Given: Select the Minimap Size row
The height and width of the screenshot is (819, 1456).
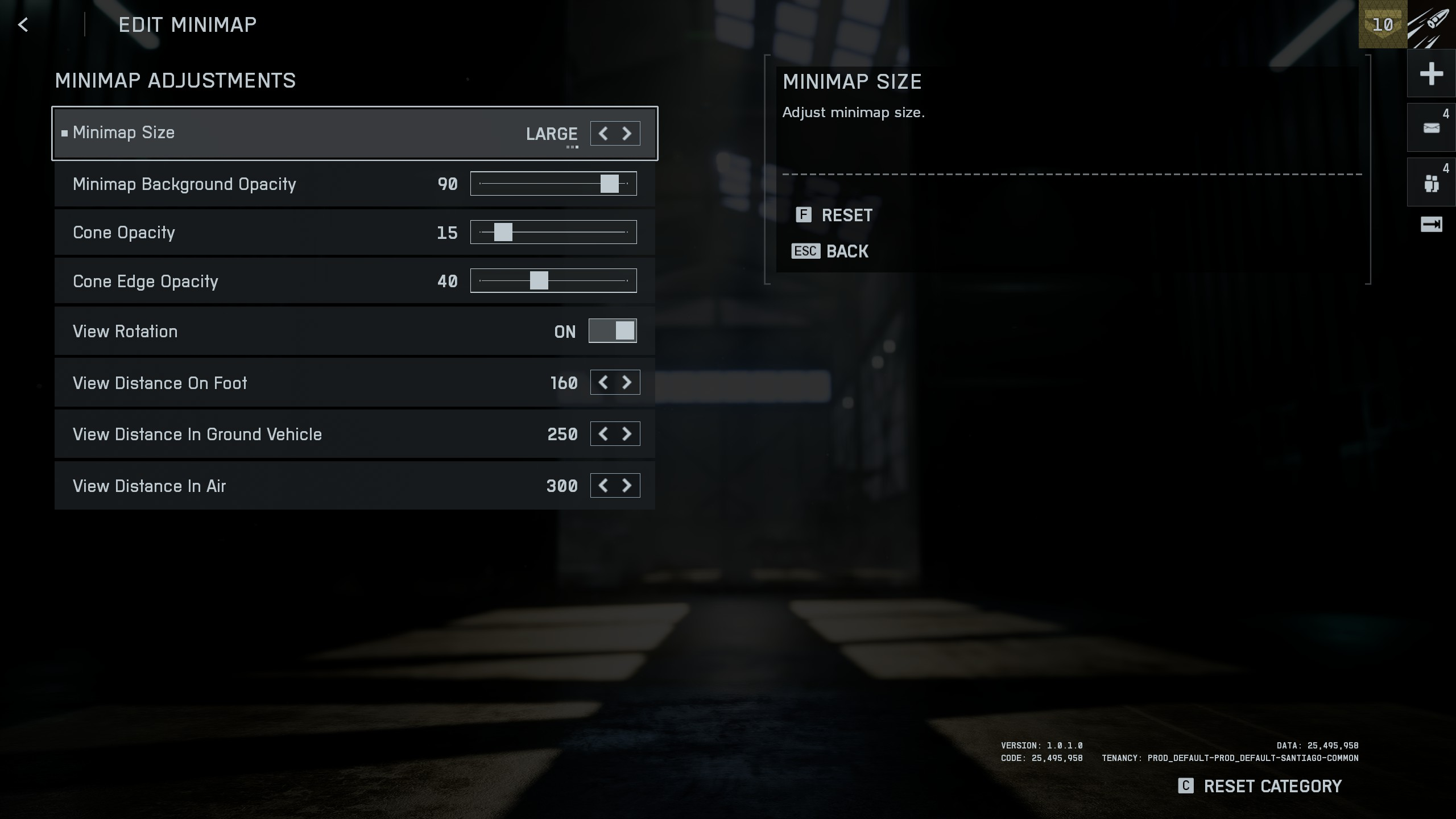Looking at the screenshot, I should point(284,133).
